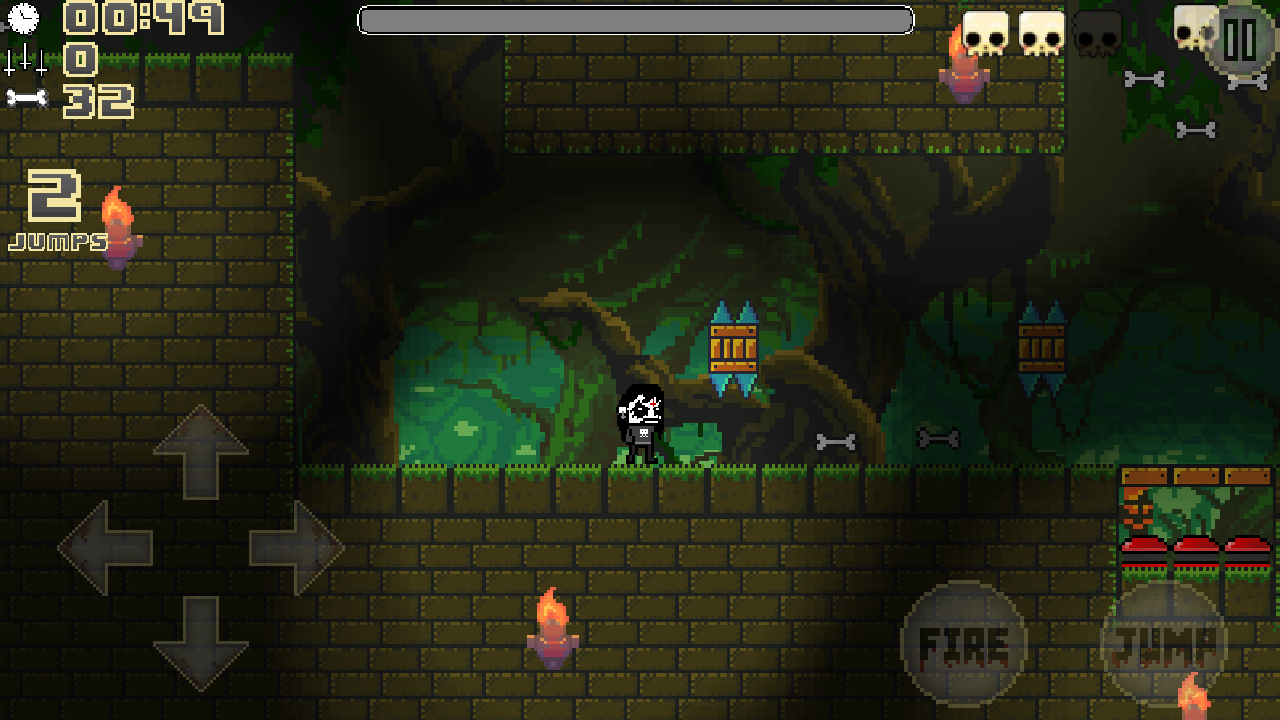Viewport: 1280px width, 720px height.
Task: Tap the FIRE action button
Action: click(963, 643)
